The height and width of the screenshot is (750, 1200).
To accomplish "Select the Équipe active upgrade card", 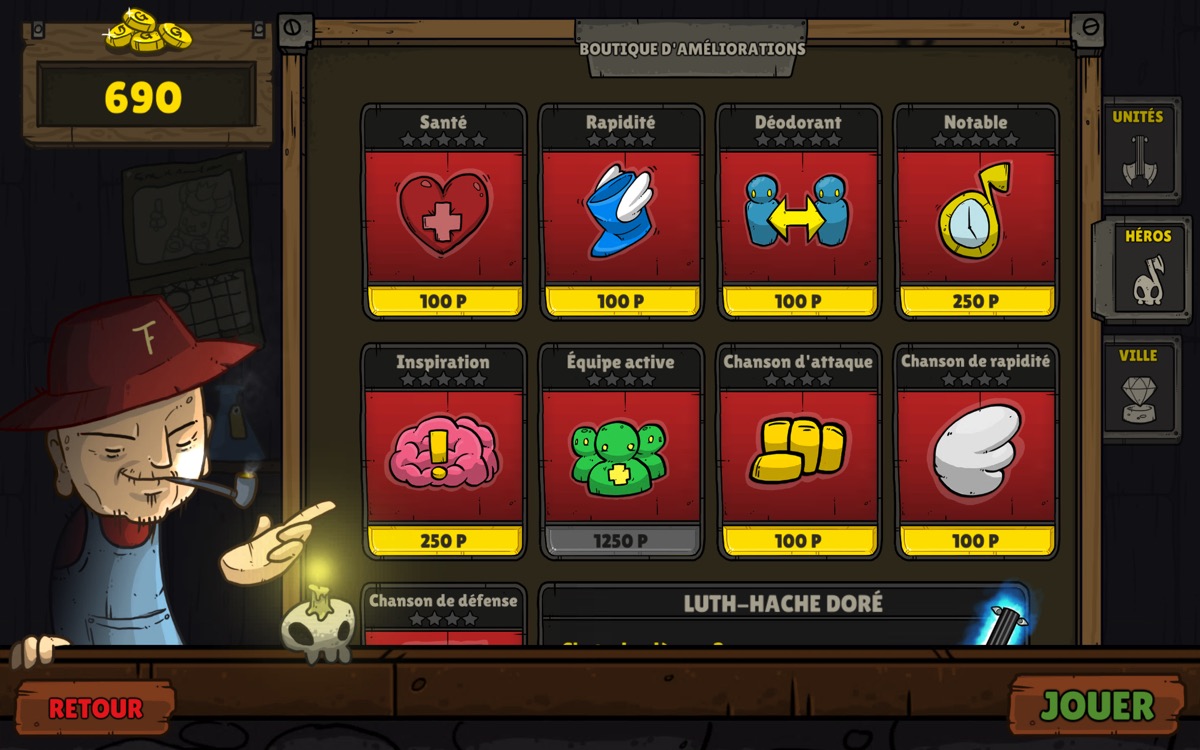I will 621,452.
